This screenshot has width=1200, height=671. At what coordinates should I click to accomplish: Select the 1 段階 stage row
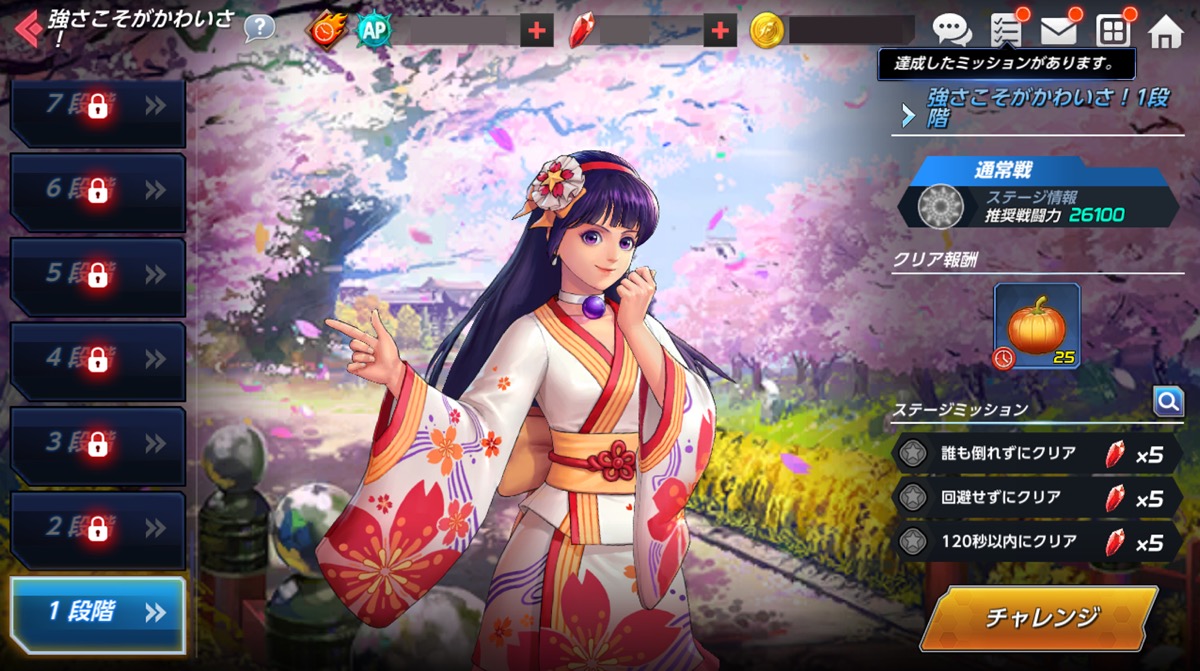(98, 612)
